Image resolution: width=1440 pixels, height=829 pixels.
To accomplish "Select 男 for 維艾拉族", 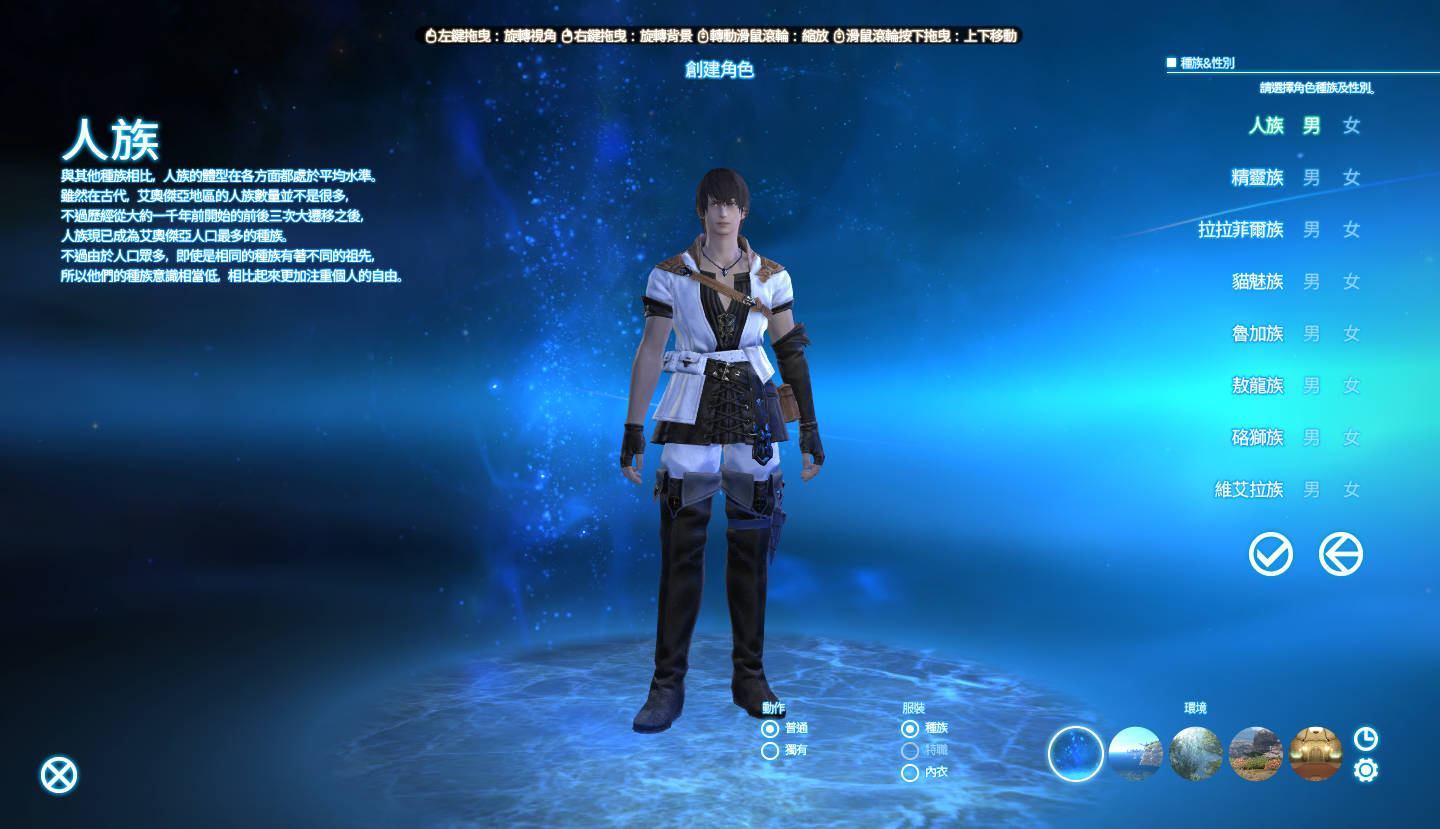I will [x=1311, y=490].
